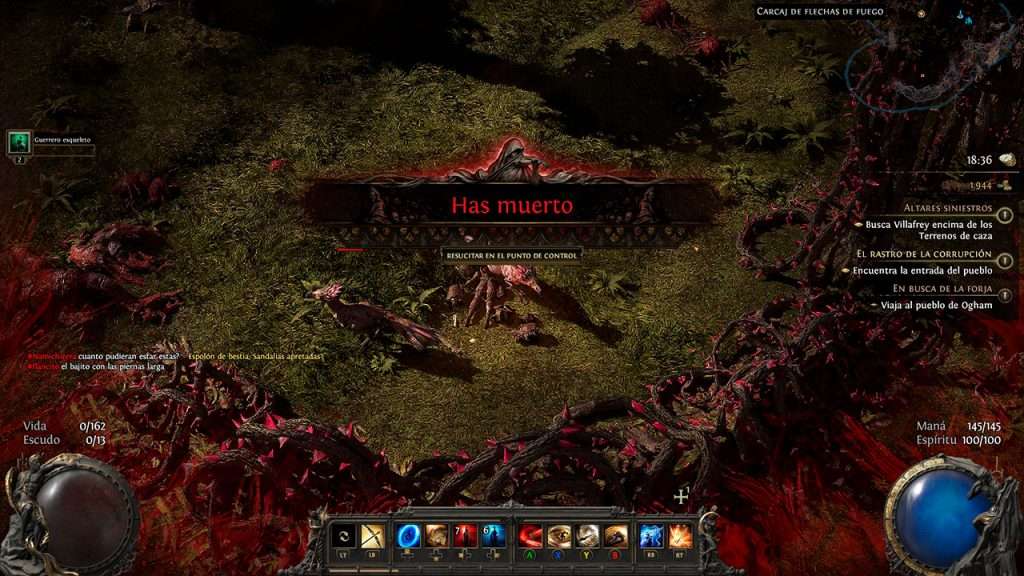
Task: Click Resucitar en el punto de control
Action: tap(512, 255)
